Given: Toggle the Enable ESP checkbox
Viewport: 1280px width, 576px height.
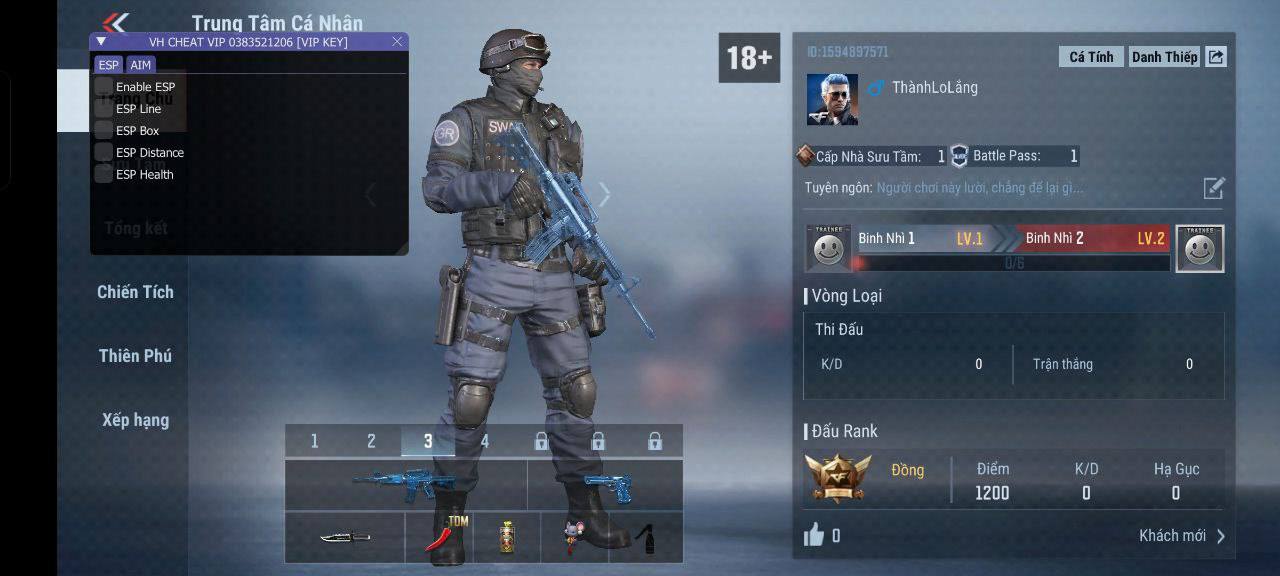Looking at the screenshot, I should (104, 87).
